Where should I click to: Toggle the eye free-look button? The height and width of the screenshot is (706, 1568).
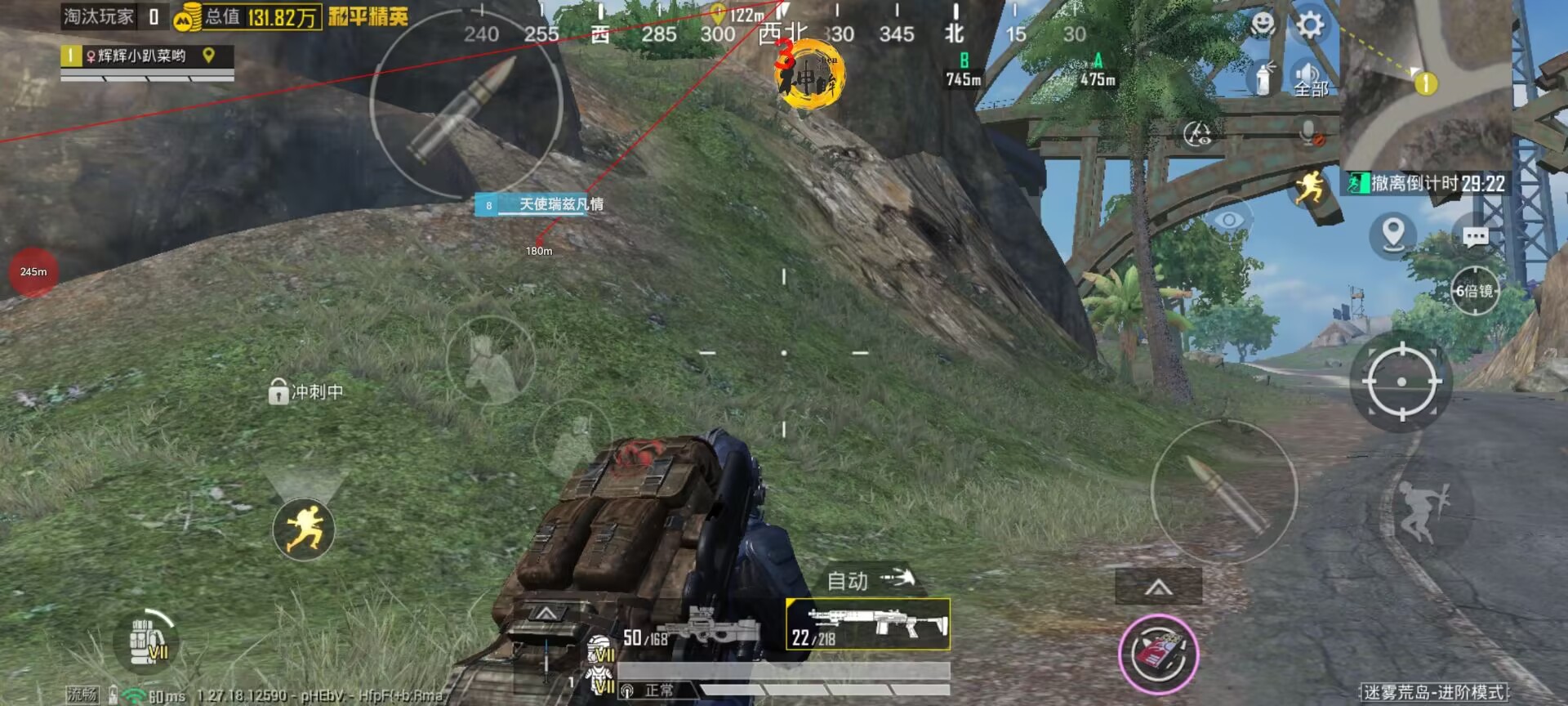tap(1229, 221)
